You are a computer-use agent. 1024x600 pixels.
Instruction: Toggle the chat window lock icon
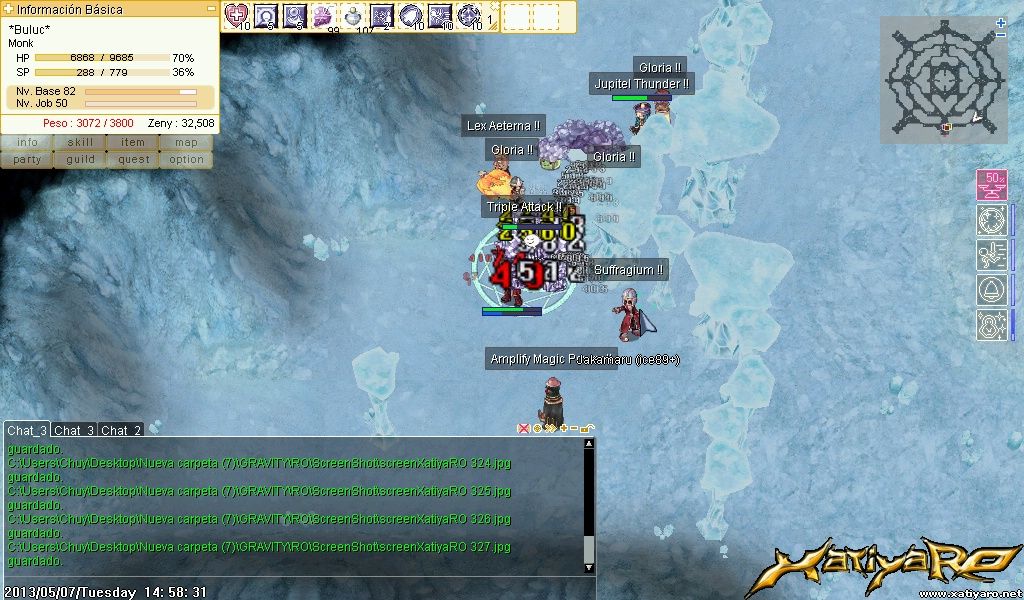[588, 429]
